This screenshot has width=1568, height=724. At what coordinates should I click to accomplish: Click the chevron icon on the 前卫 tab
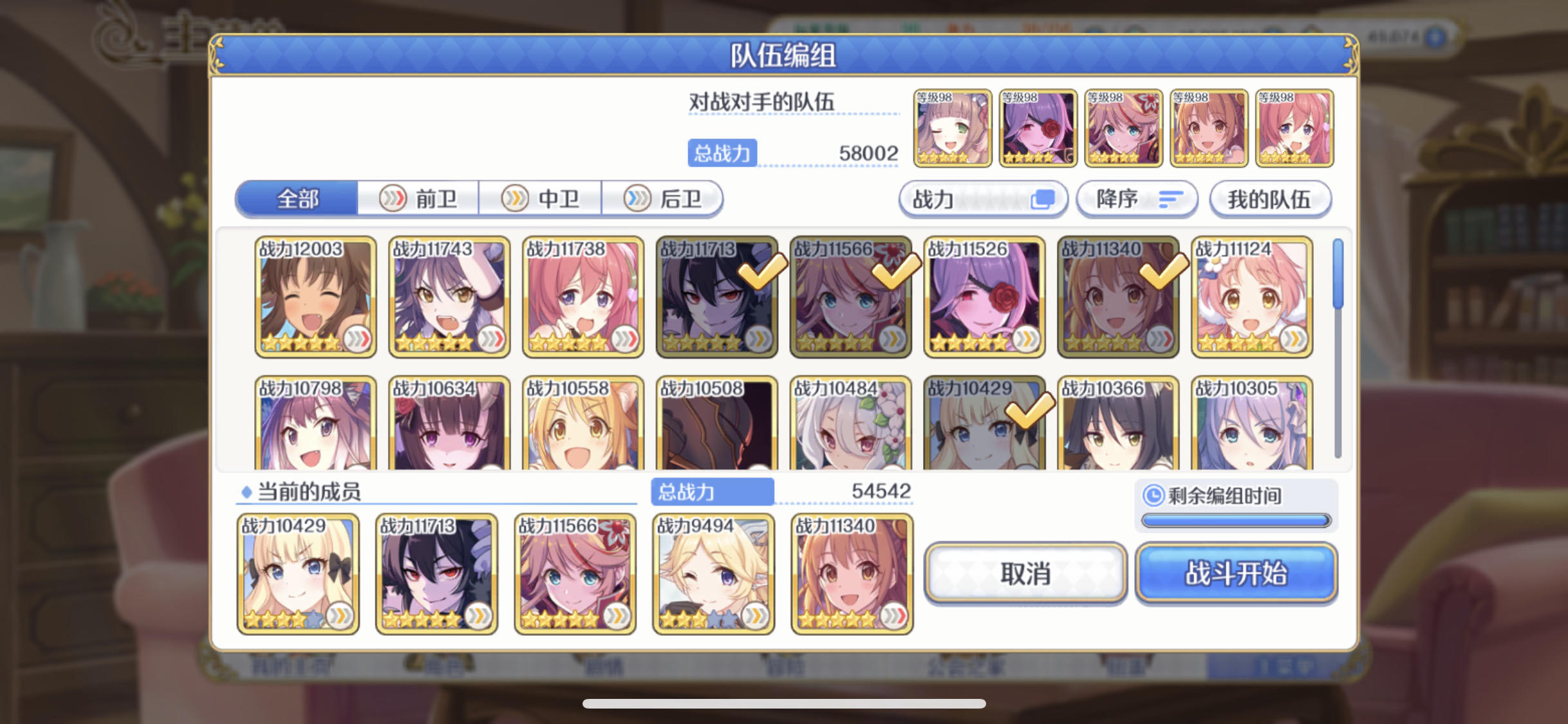pyautogui.click(x=394, y=199)
